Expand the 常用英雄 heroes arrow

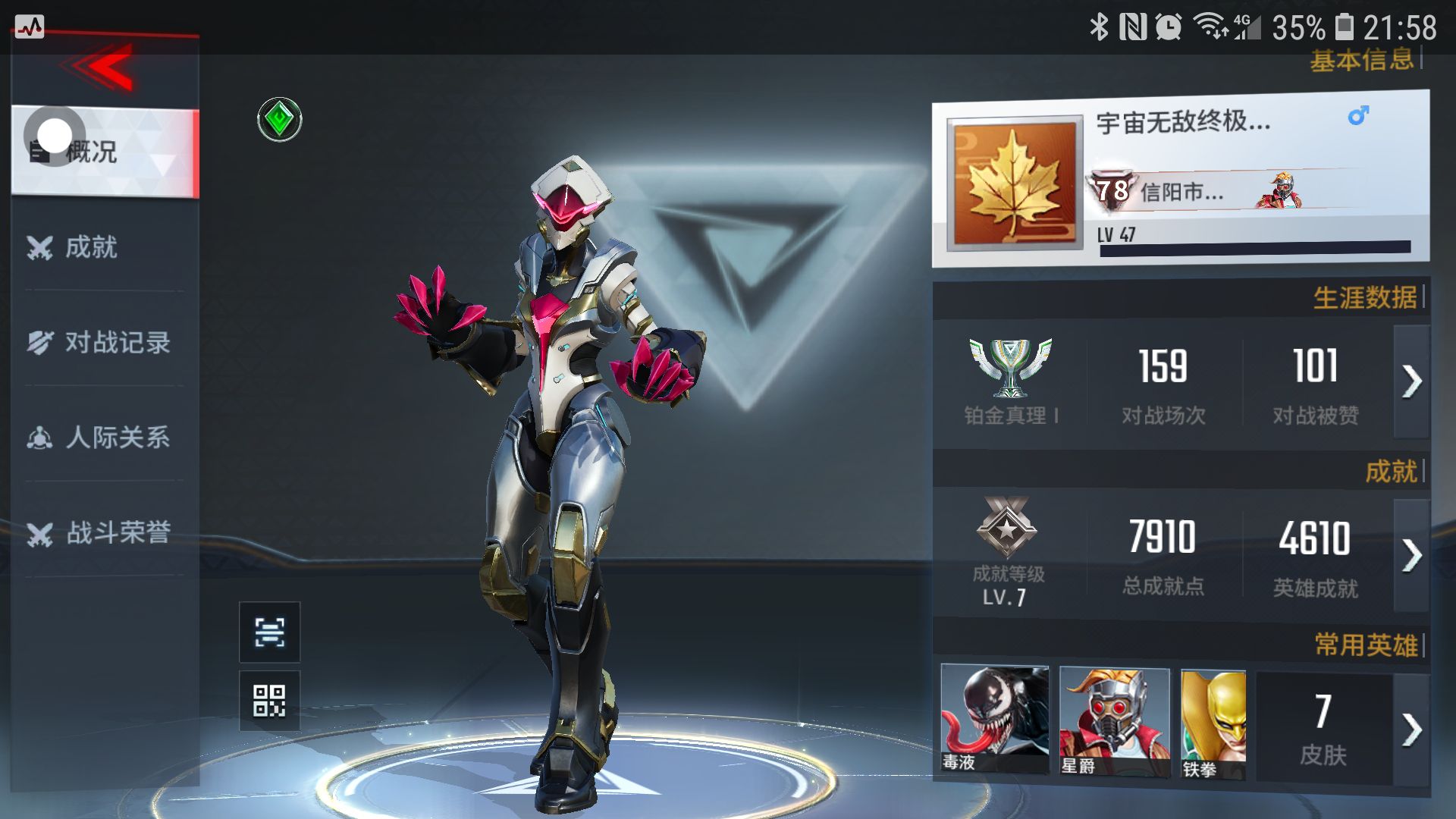pos(1411,730)
